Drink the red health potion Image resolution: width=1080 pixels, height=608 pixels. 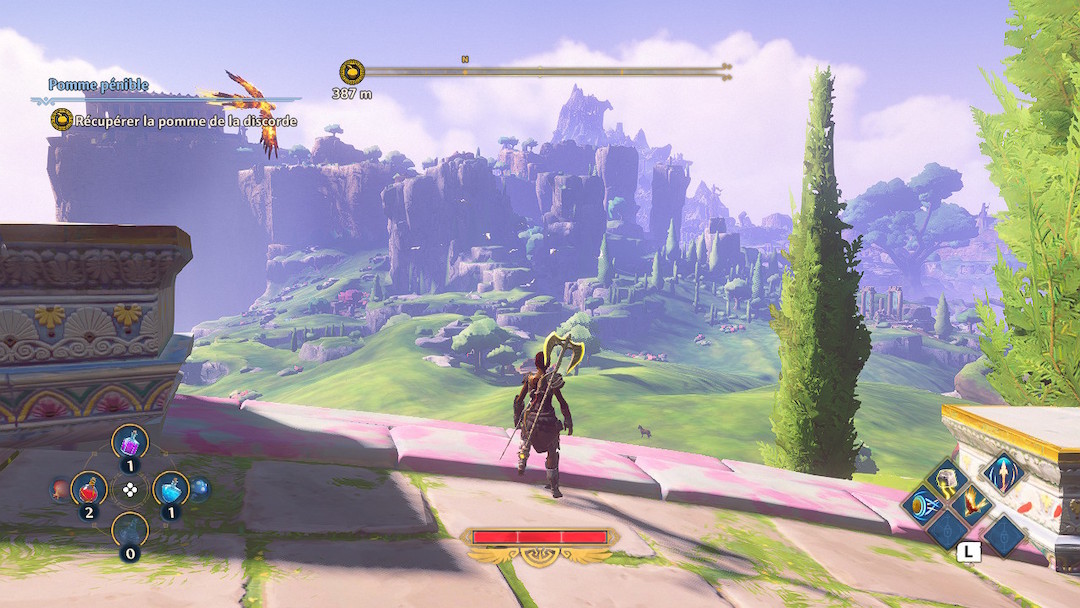(89, 488)
